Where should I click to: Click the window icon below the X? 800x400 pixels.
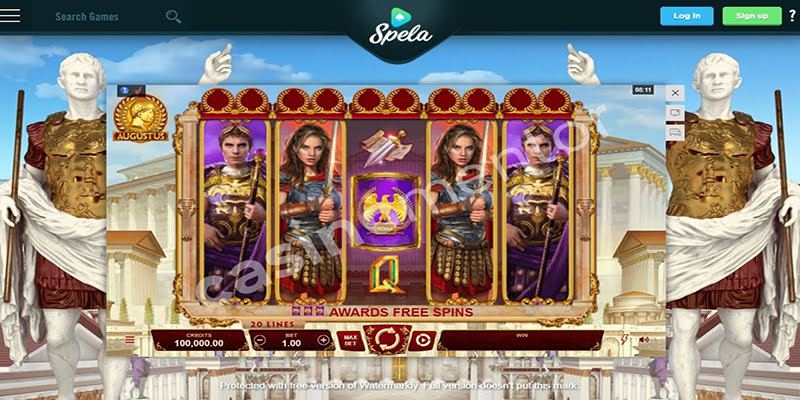[x=675, y=112]
